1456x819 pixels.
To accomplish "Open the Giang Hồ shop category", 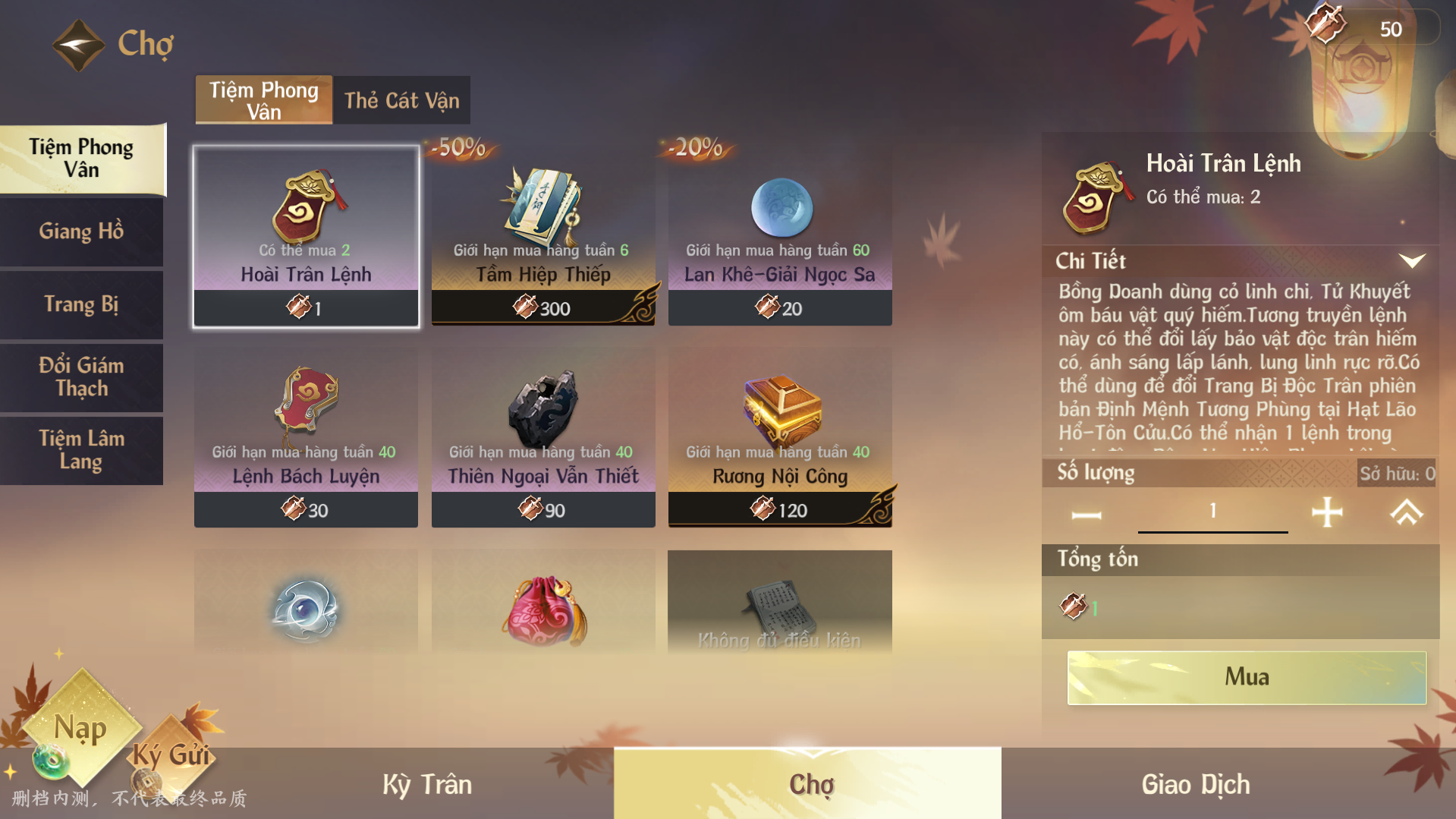I will (81, 232).
